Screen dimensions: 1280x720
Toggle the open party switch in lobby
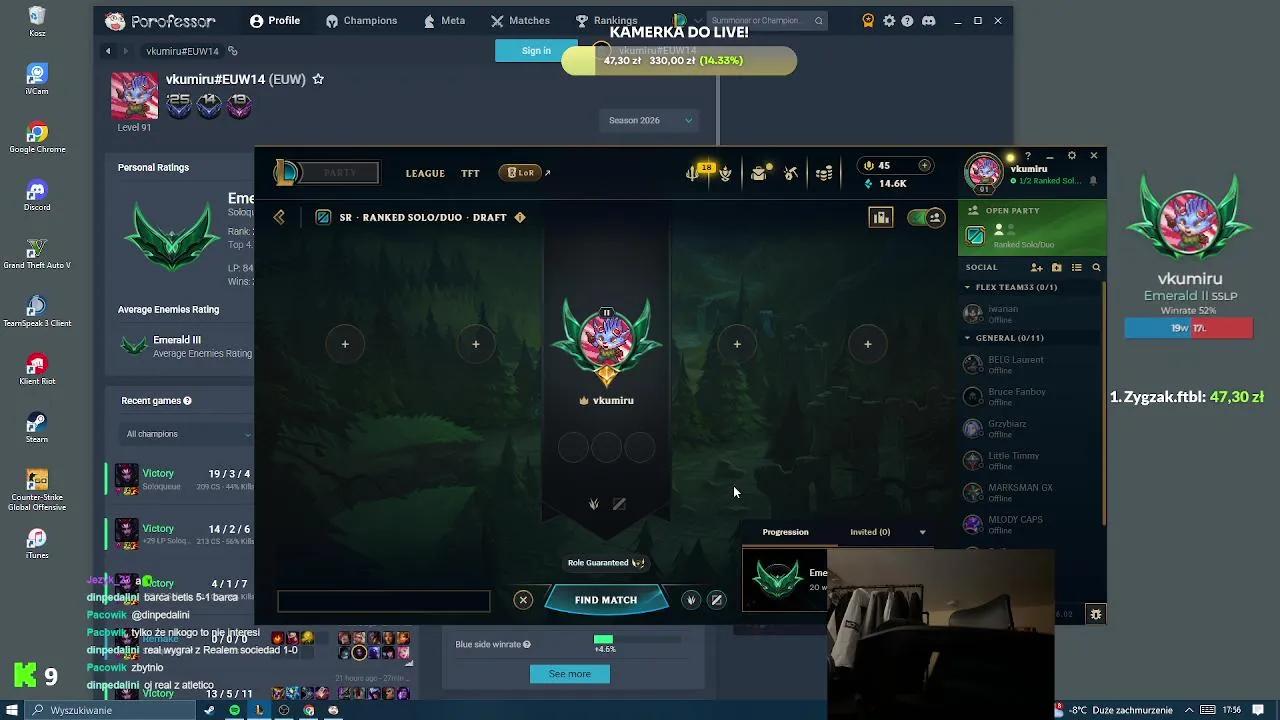[924, 217]
